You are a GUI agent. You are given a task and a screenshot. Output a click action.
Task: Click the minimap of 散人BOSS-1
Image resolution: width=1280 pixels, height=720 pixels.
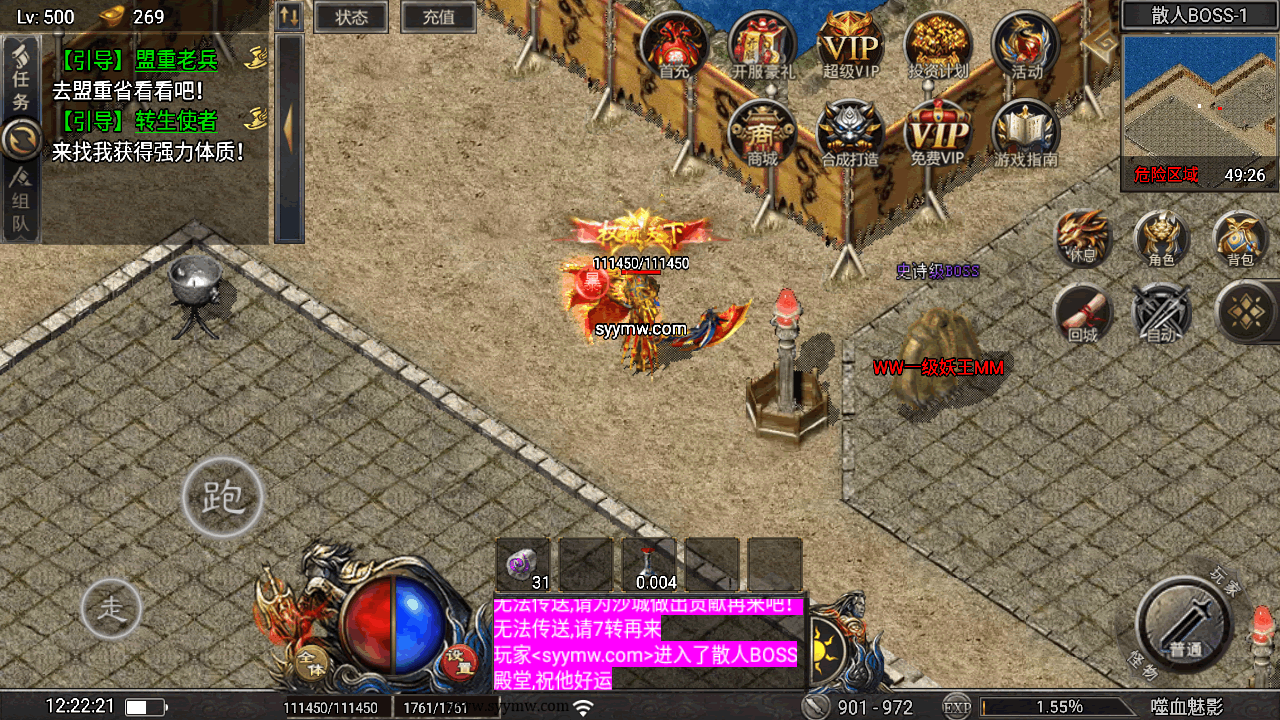point(1200,100)
